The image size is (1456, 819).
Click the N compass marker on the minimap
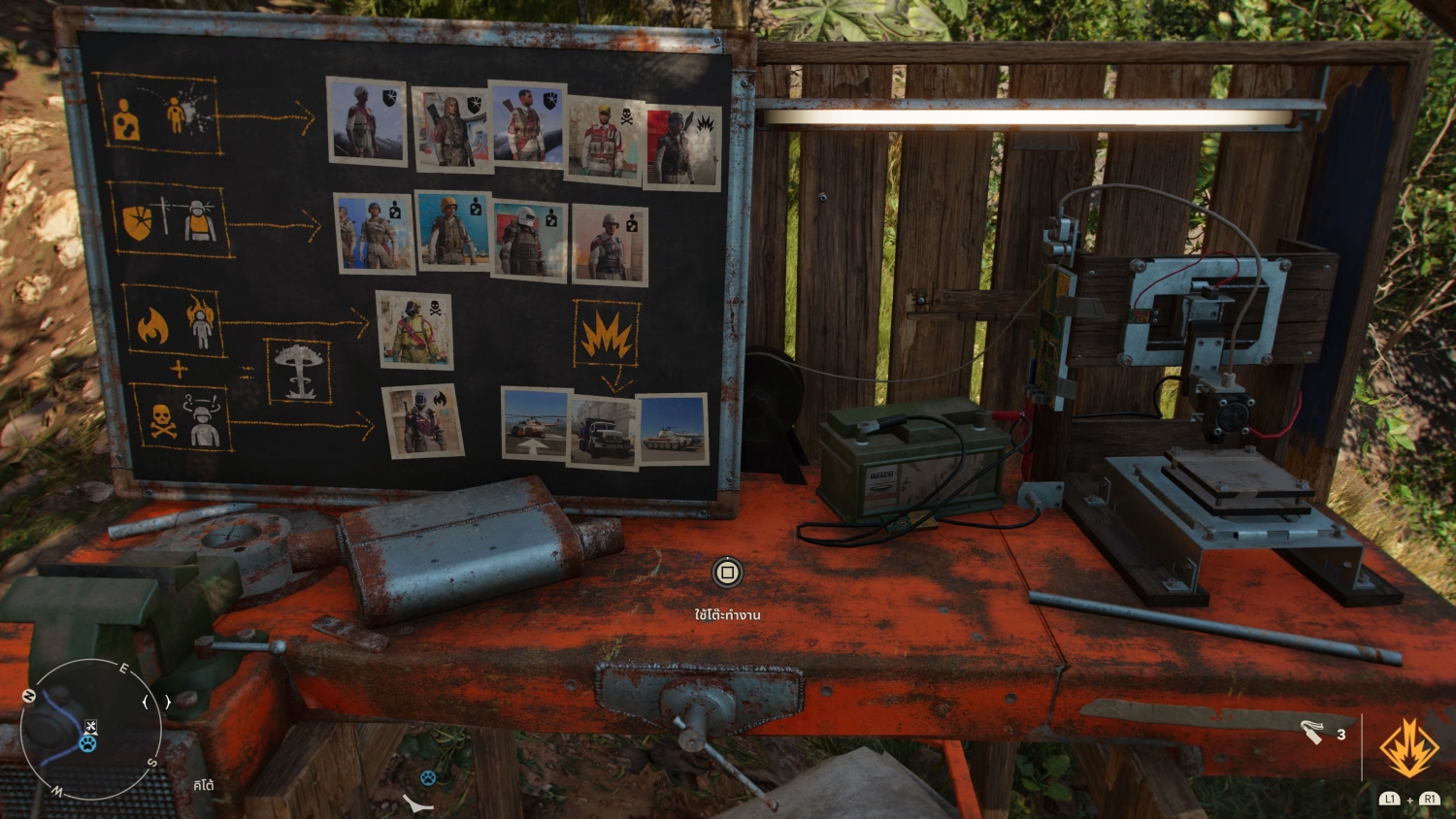29,696
